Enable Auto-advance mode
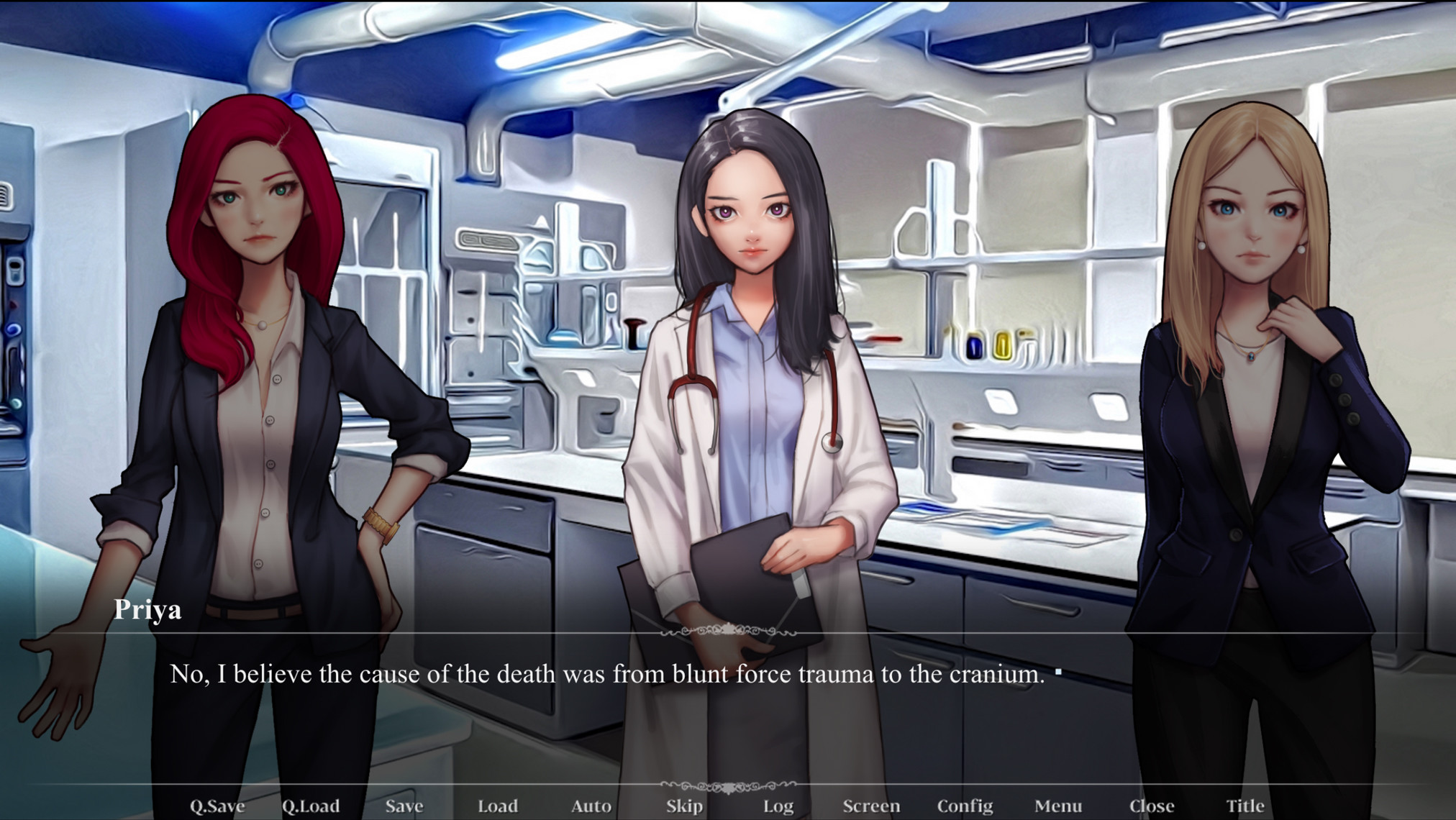This screenshot has height=820, width=1456. (591, 806)
